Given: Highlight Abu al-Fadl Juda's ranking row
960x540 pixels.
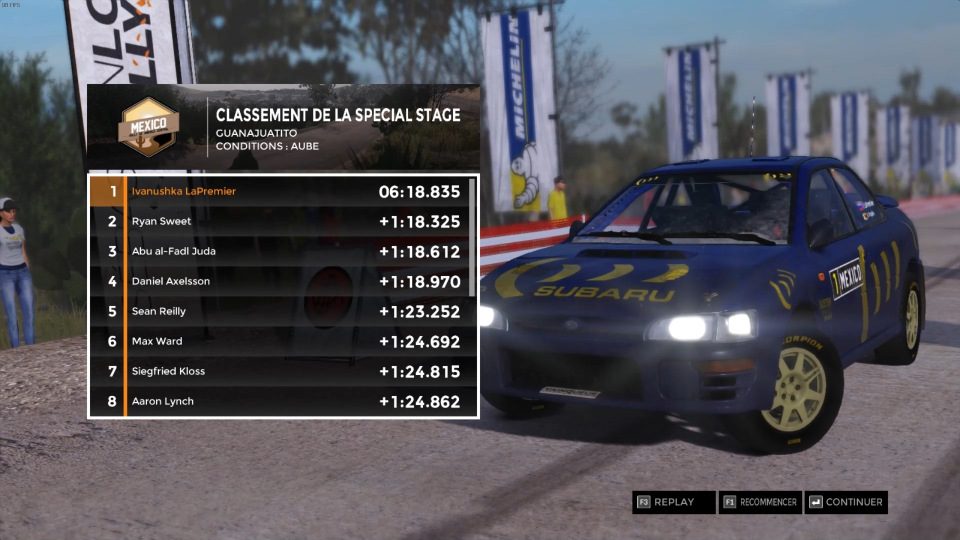Looking at the screenshot, I should (x=280, y=251).
